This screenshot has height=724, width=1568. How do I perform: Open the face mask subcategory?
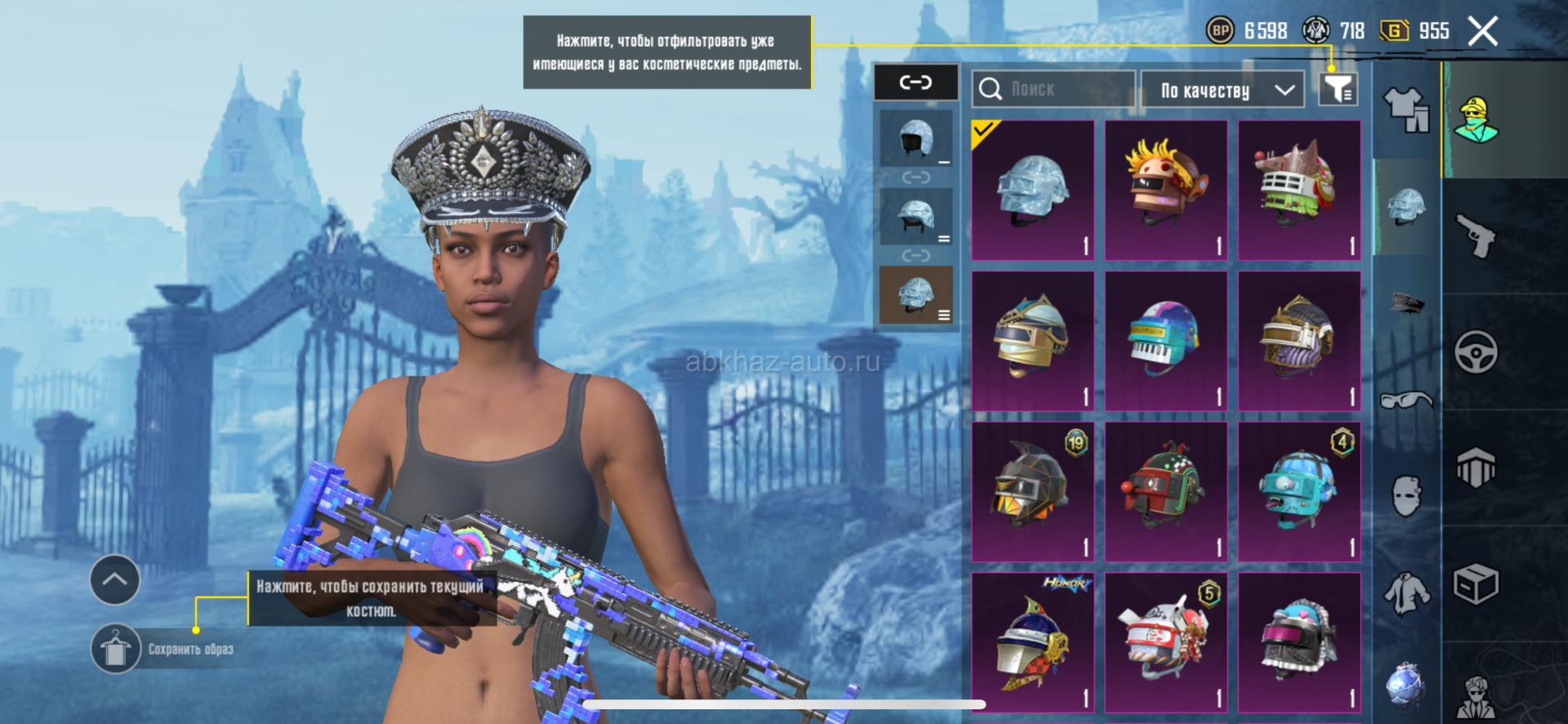1406,496
